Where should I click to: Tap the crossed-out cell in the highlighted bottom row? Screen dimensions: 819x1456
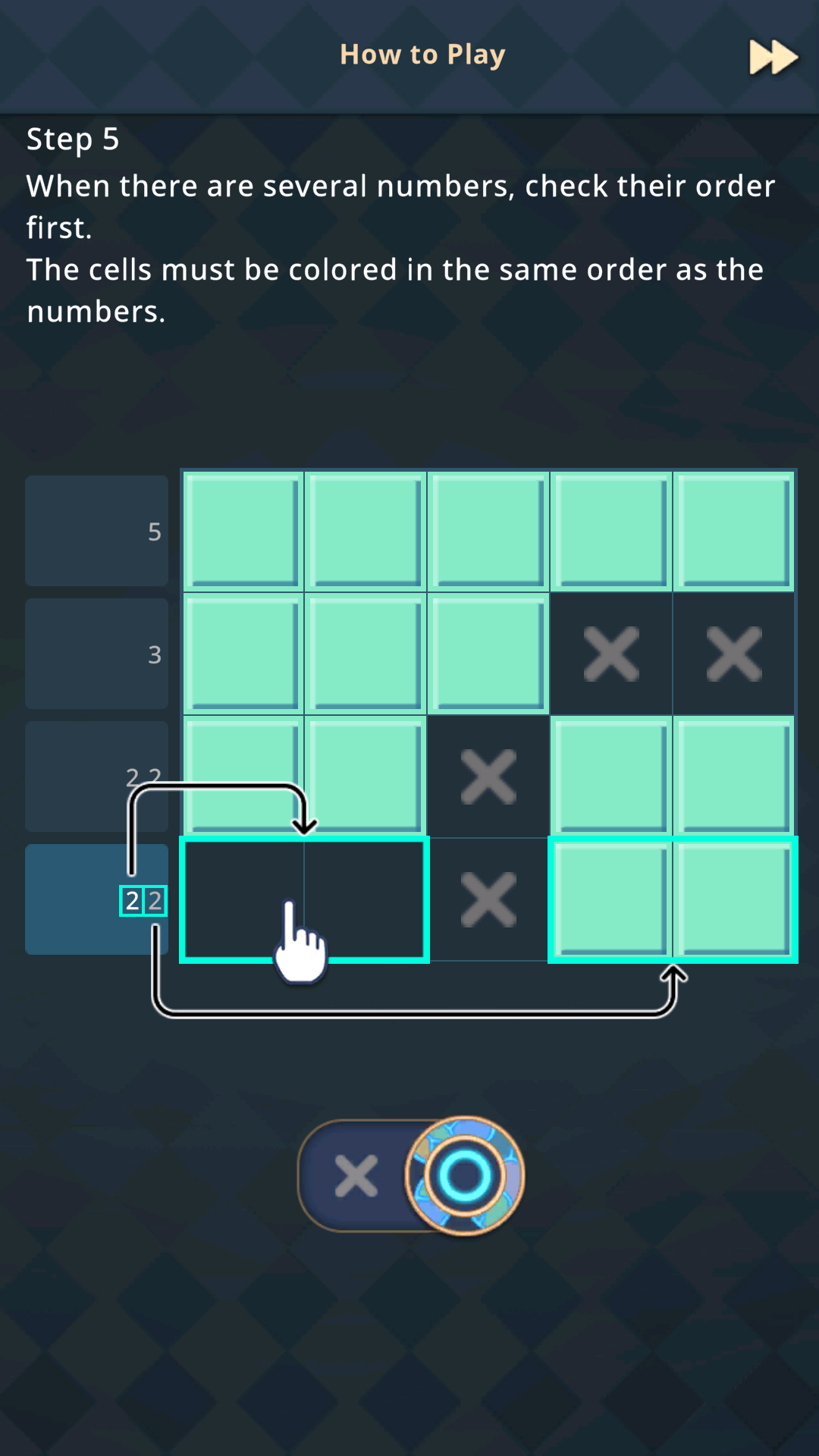tap(488, 899)
